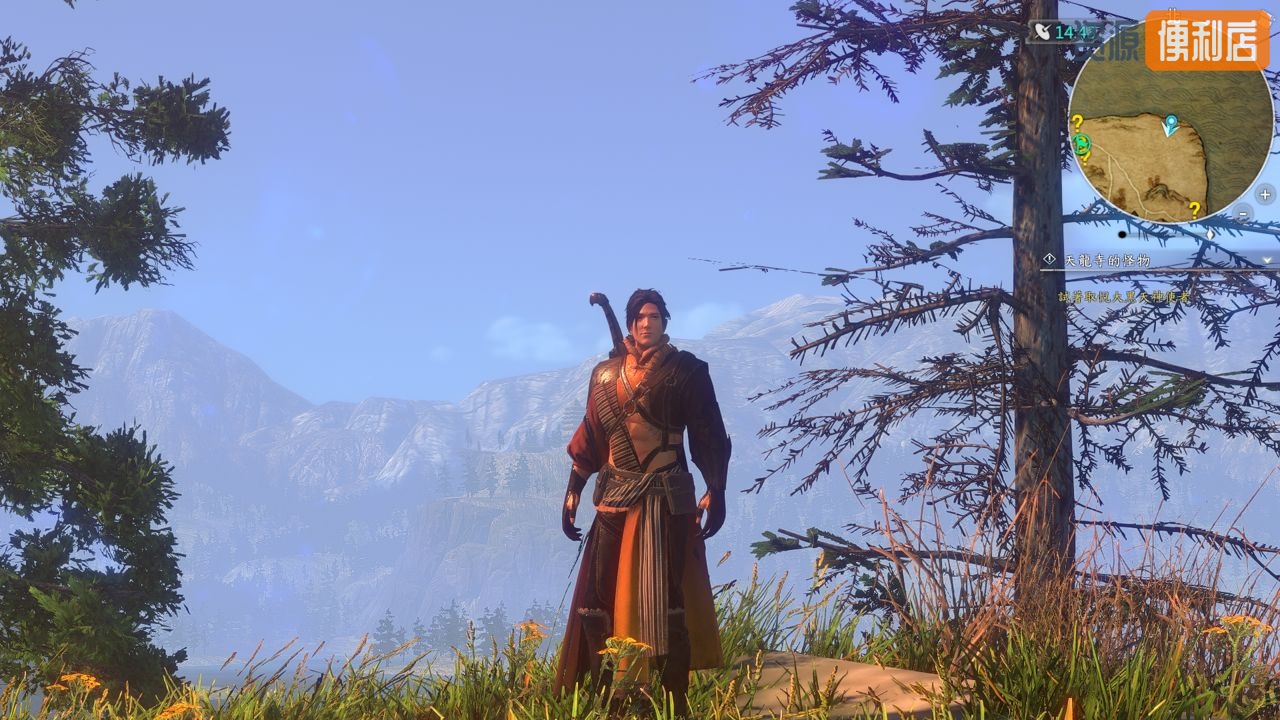Select the green quest marker on minimap
Image resolution: width=1280 pixels, height=720 pixels.
[x=1082, y=145]
